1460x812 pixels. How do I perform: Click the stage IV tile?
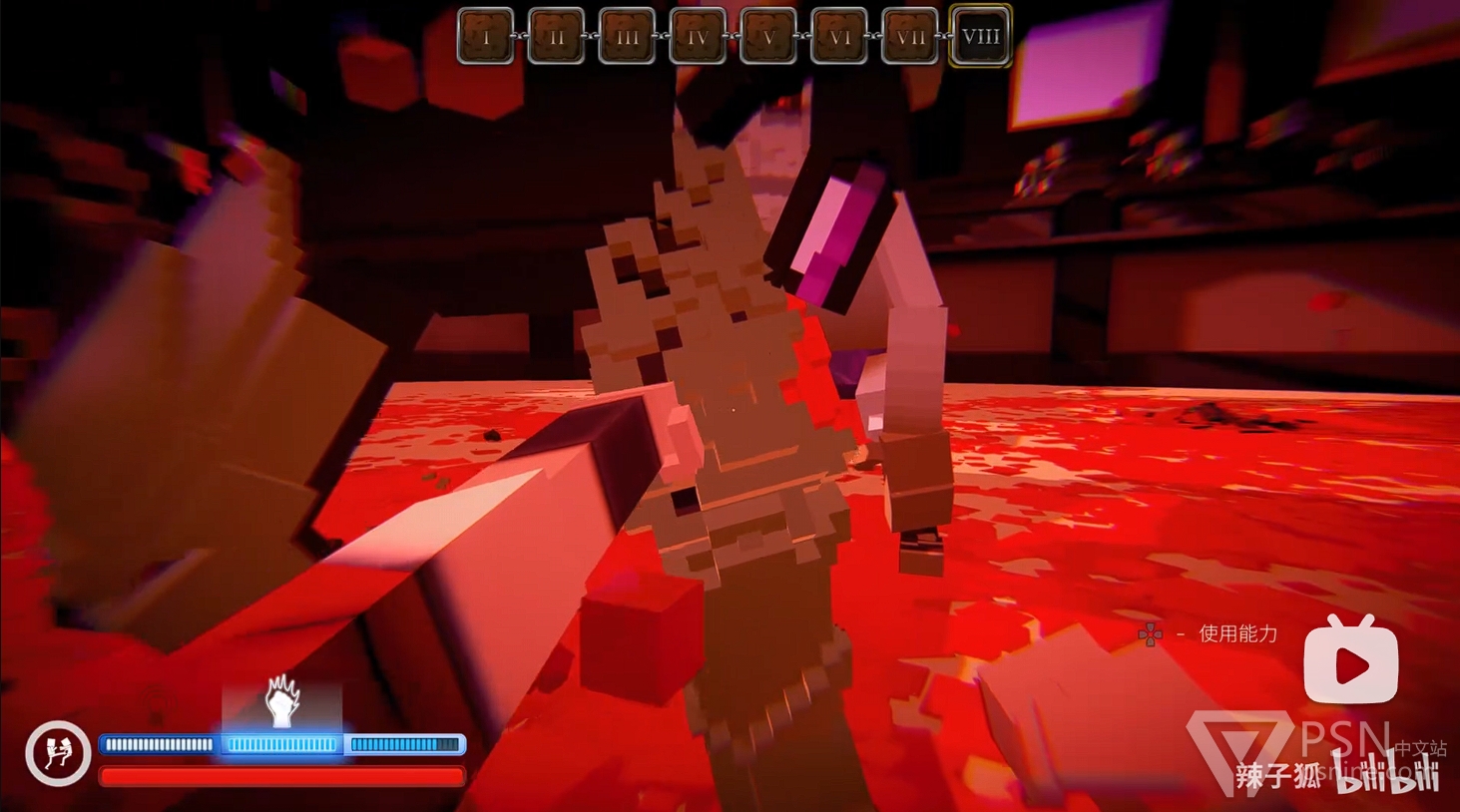pyautogui.click(x=698, y=37)
